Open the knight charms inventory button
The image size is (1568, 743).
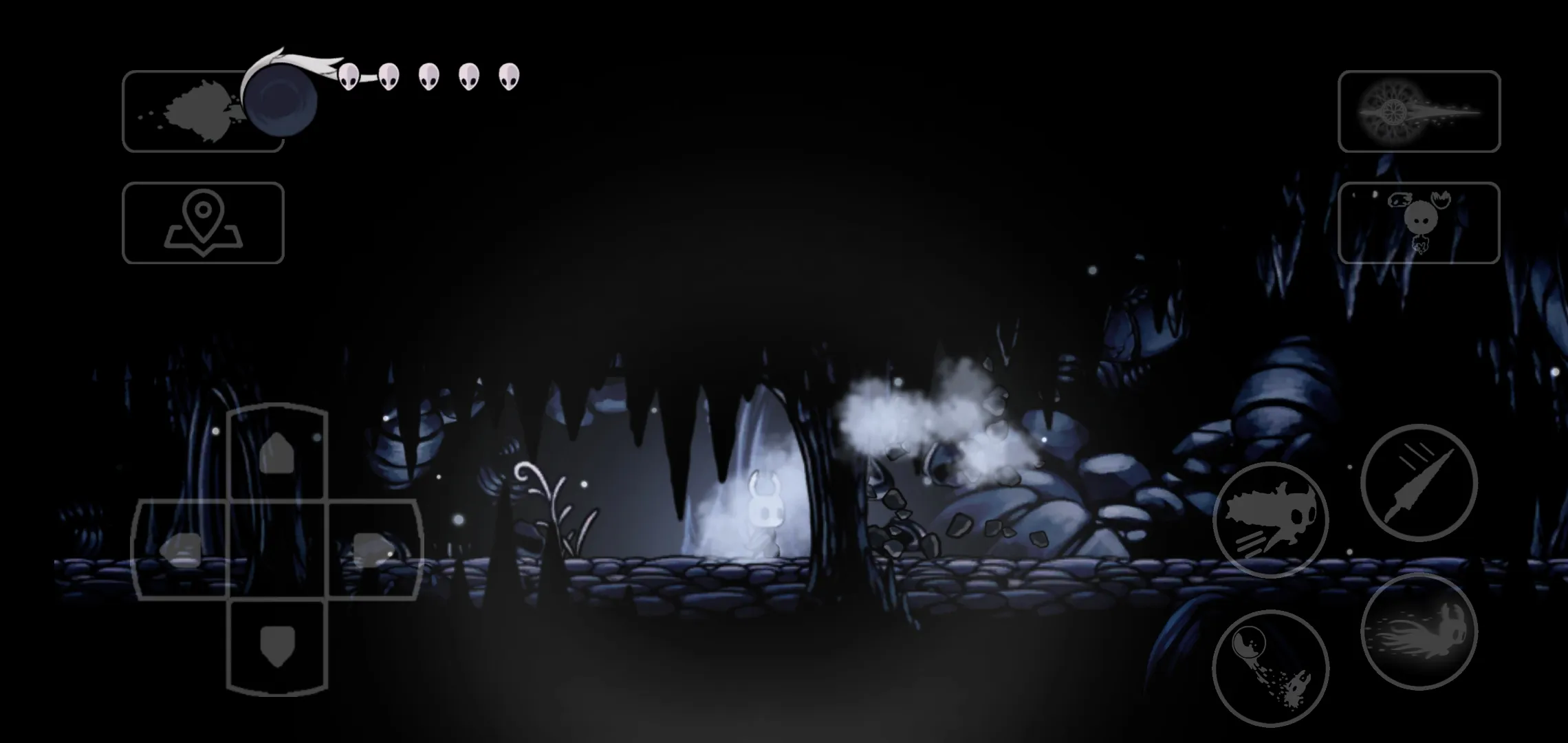(x=1419, y=223)
